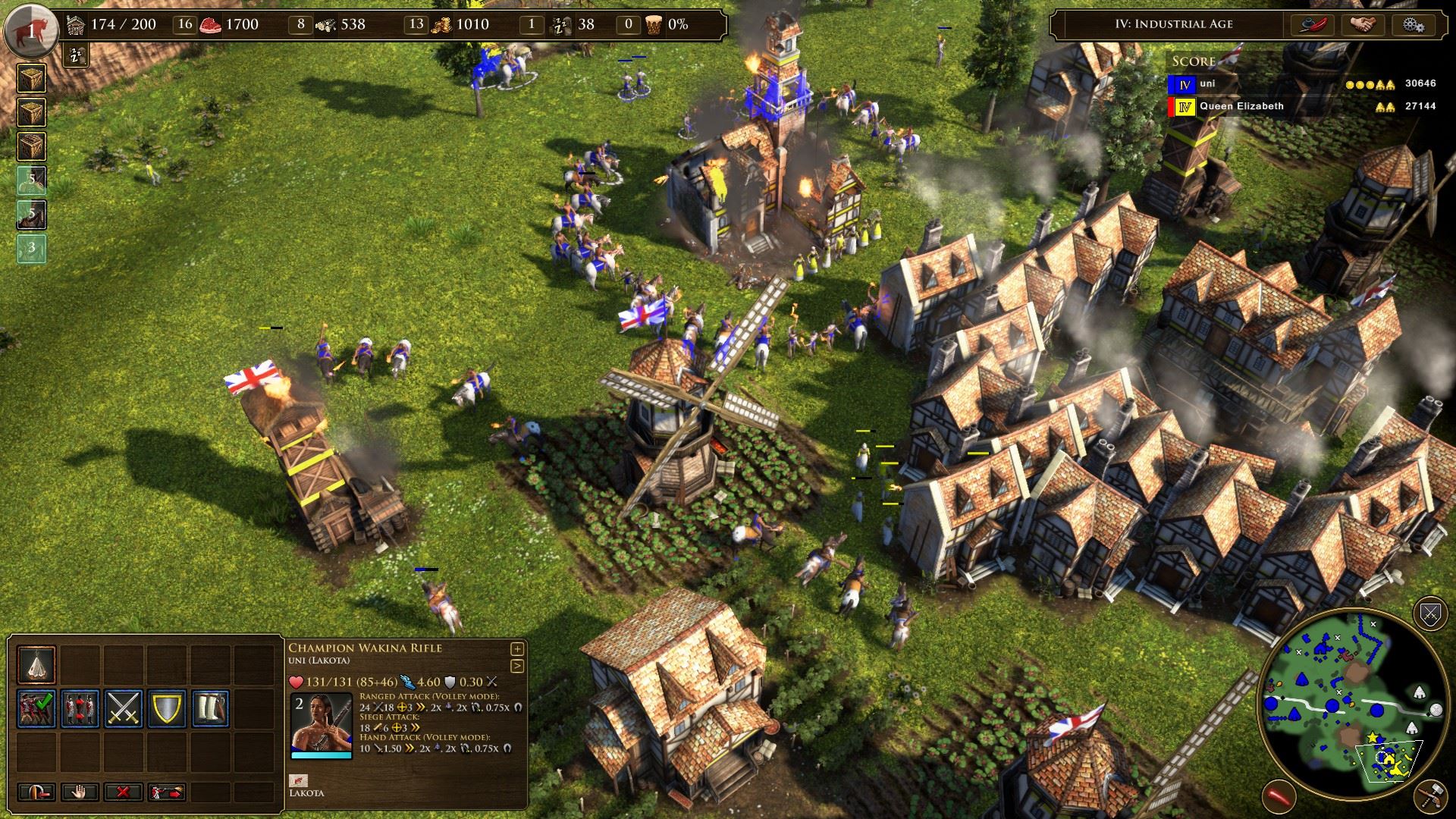
Task: Click the Lakota flag in the info panel
Action: (x=299, y=781)
